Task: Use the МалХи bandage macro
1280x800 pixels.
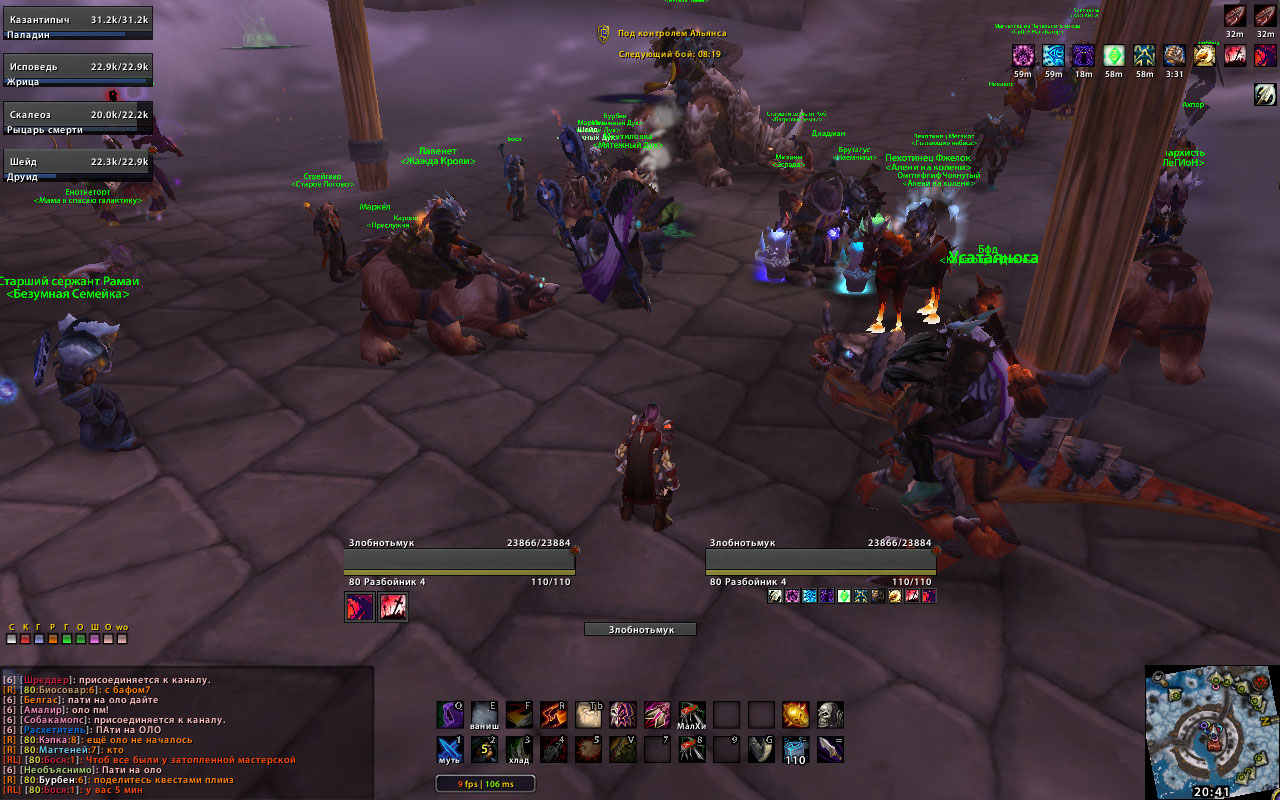Action: point(692,714)
